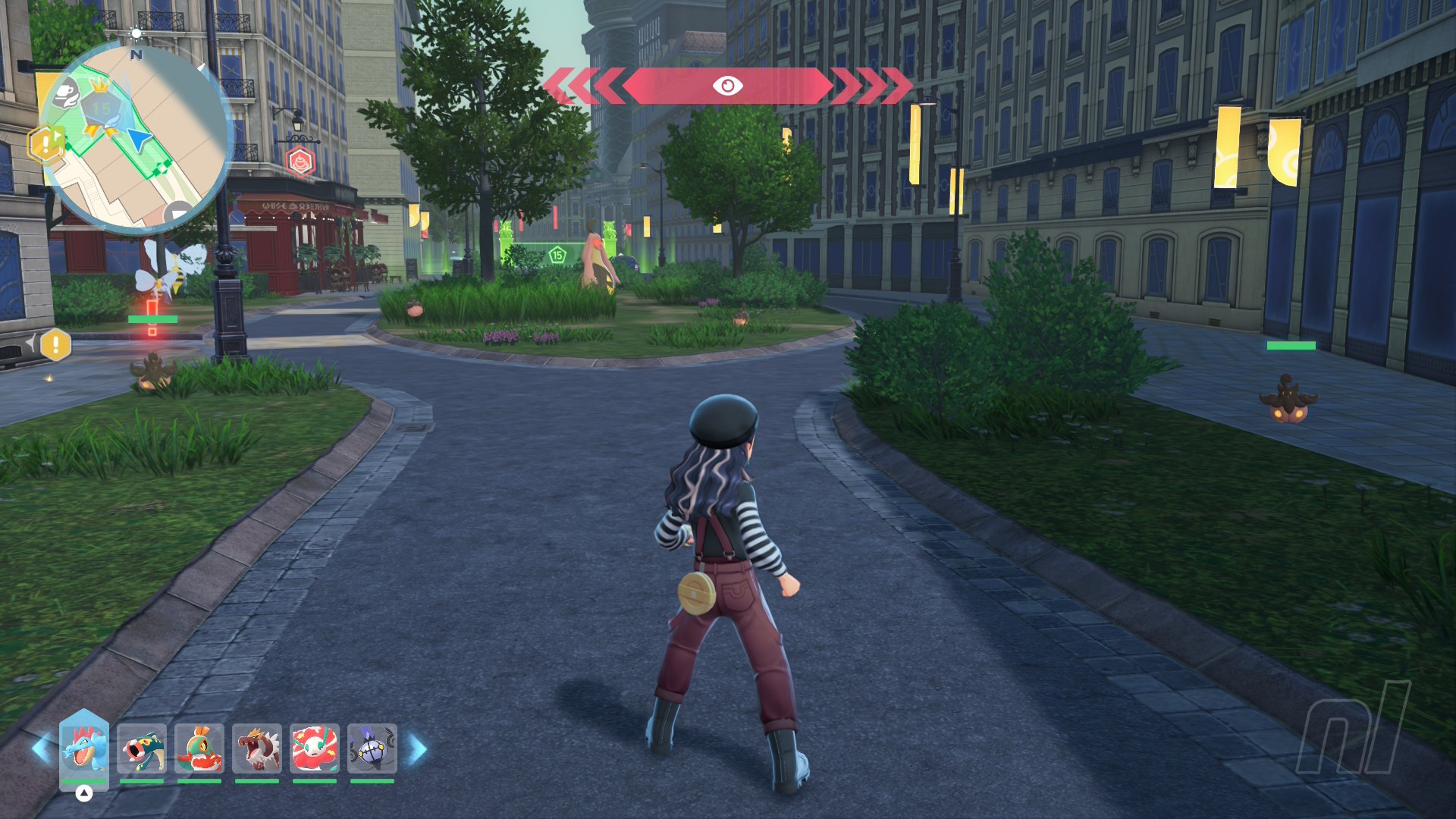Click the party bar's right arrow
Screen dimensions: 1456x819
(418, 749)
